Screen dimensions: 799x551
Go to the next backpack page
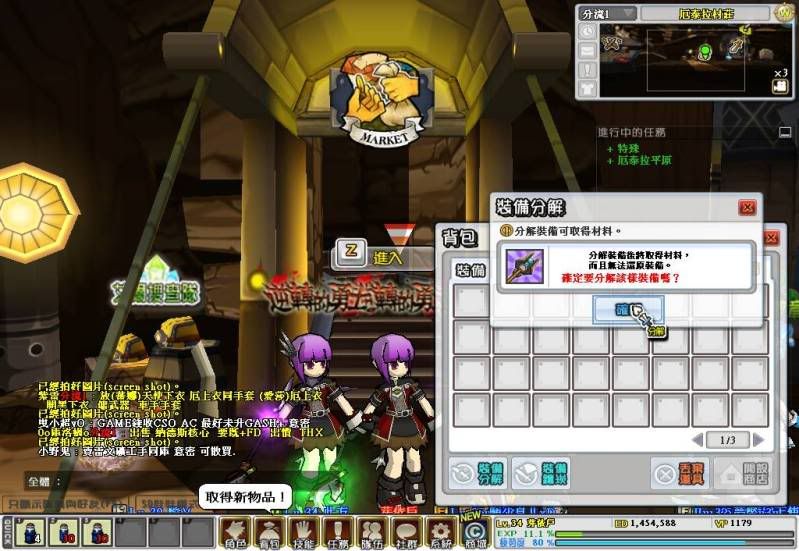758,440
